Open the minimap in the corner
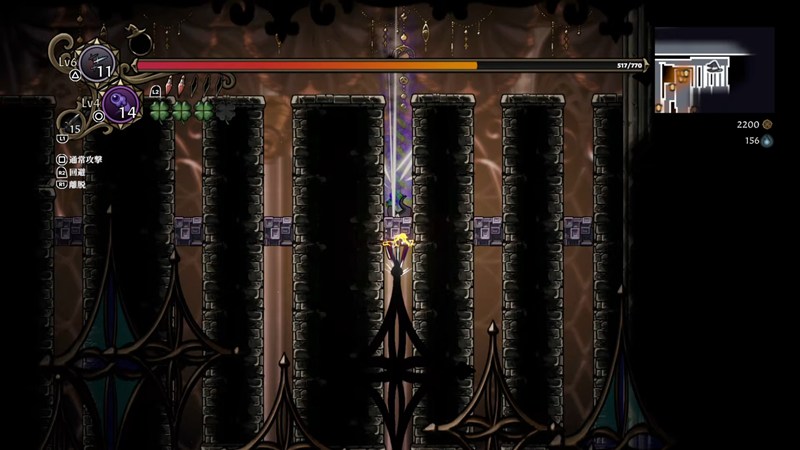Viewport: 800px width, 450px height. tap(714, 70)
